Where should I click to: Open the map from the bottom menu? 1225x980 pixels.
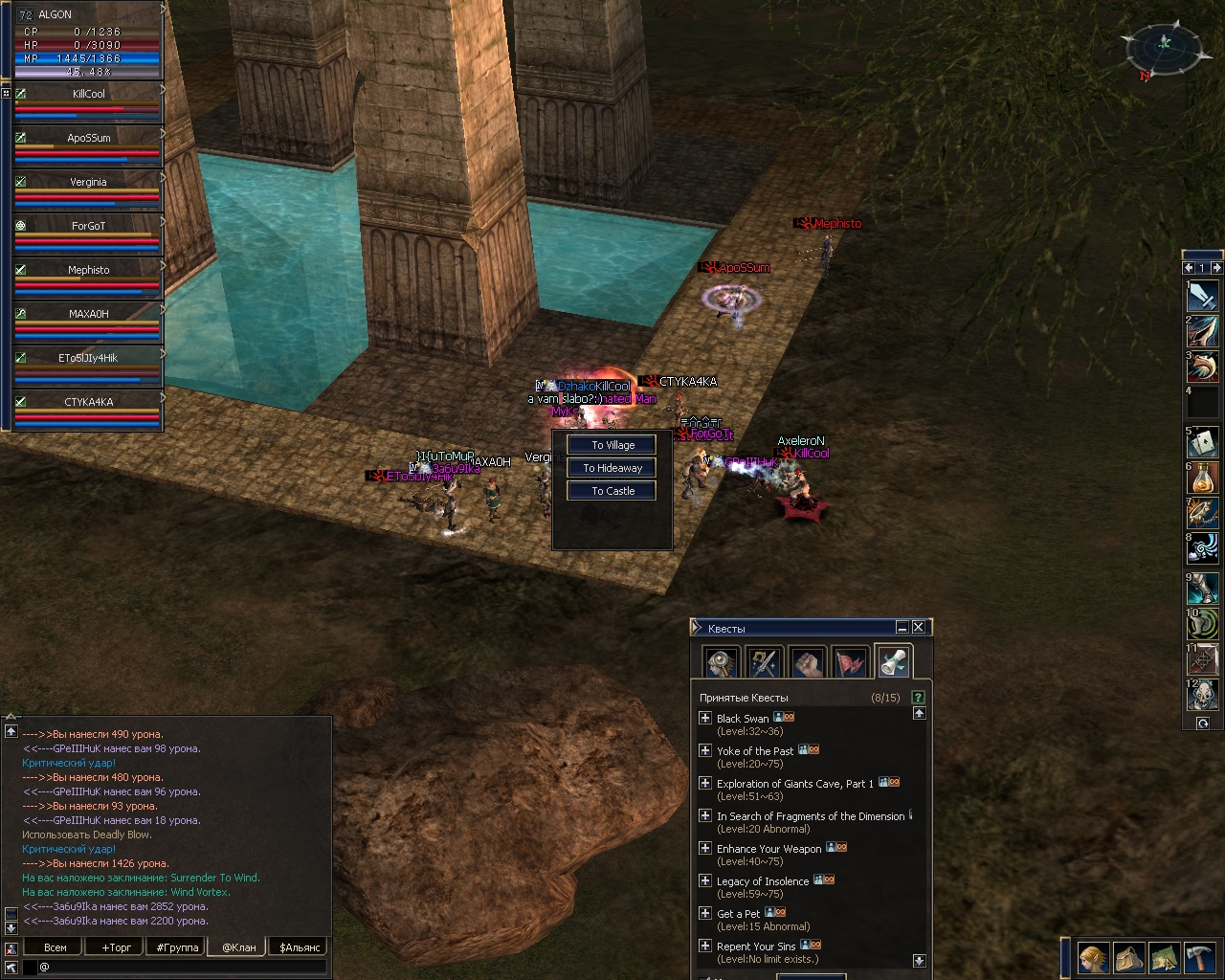(x=1164, y=957)
